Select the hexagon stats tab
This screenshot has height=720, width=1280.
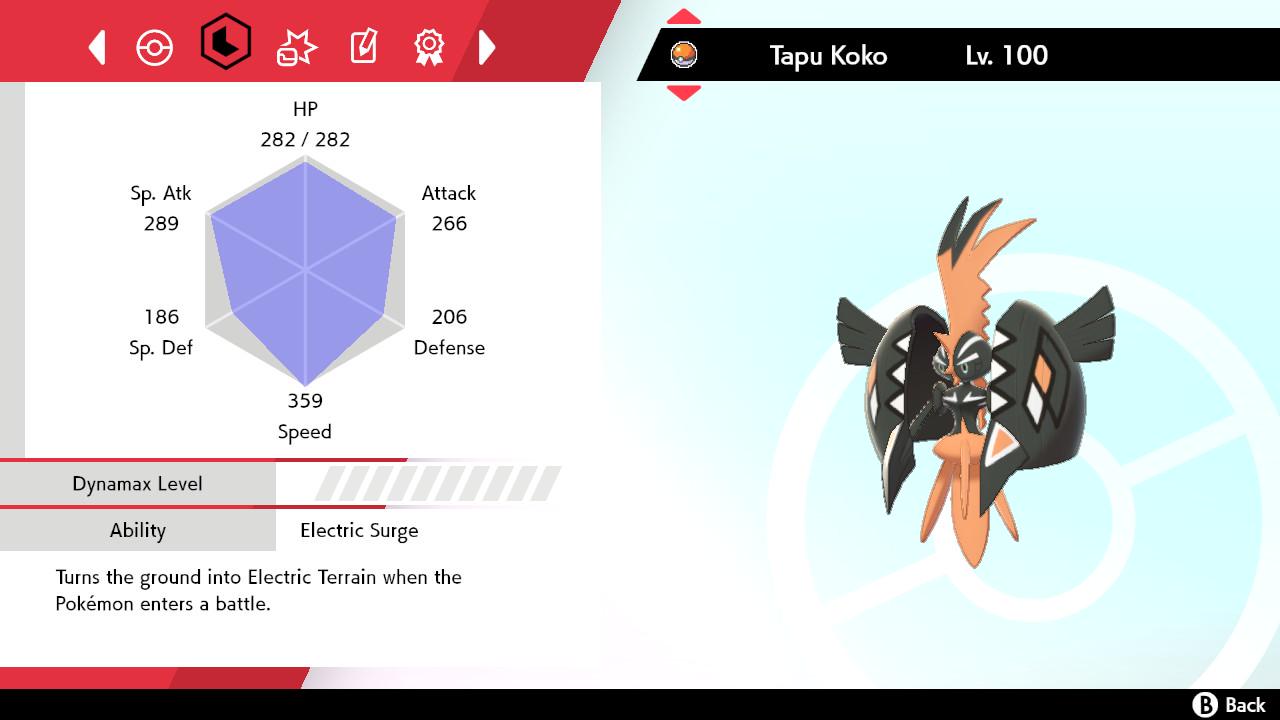[x=225, y=42]
